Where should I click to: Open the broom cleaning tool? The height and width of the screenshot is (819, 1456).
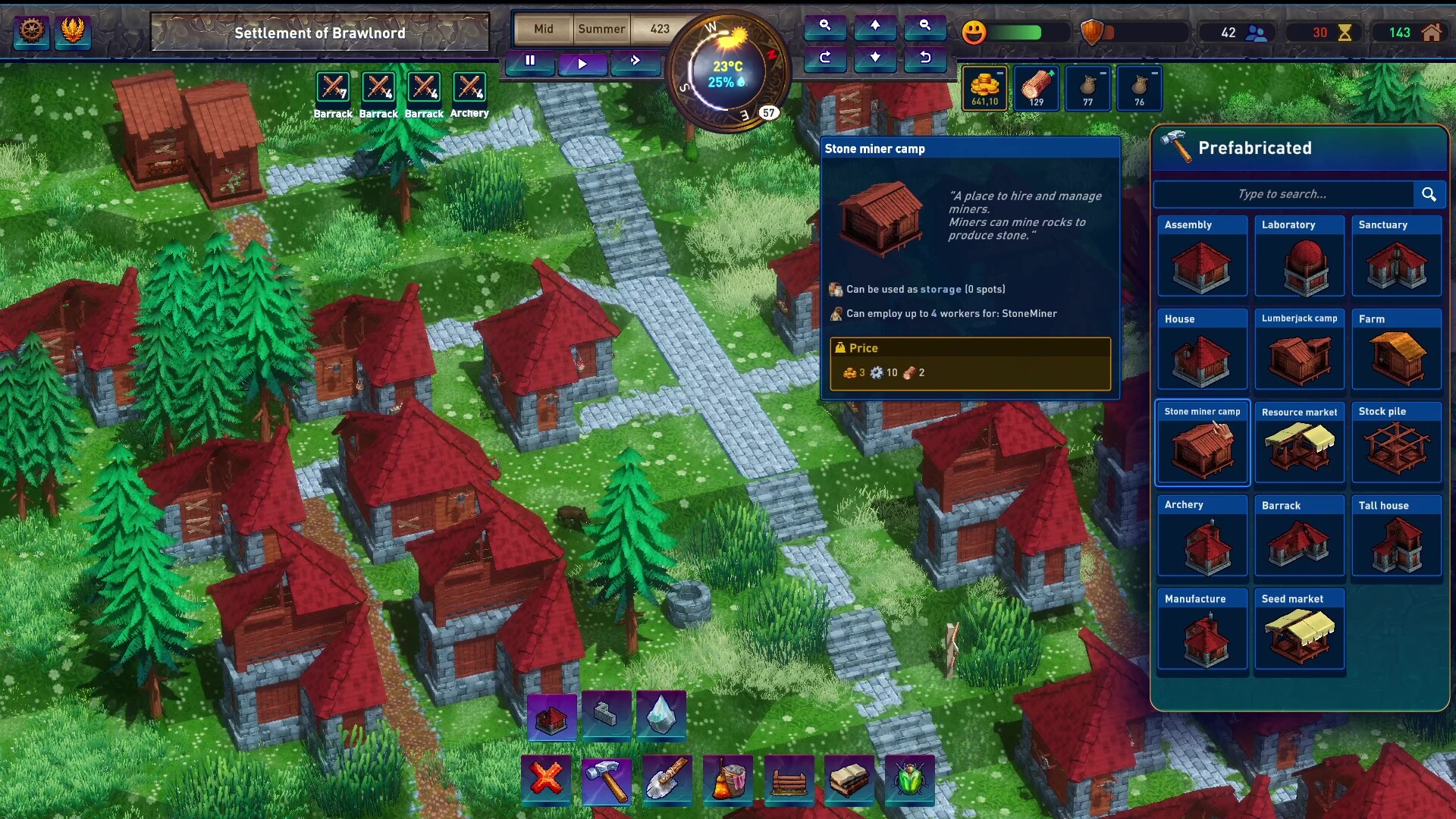(x=729, y=780)
